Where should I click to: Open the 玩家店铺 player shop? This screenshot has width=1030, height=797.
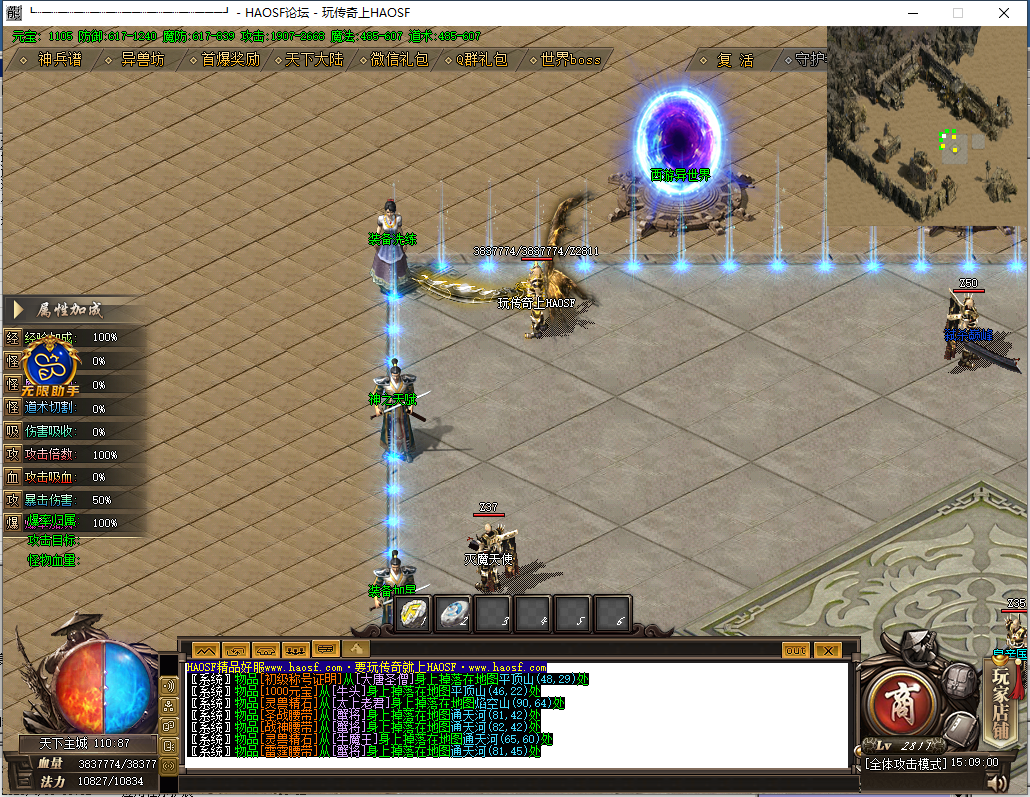[x=1001, y=690]
